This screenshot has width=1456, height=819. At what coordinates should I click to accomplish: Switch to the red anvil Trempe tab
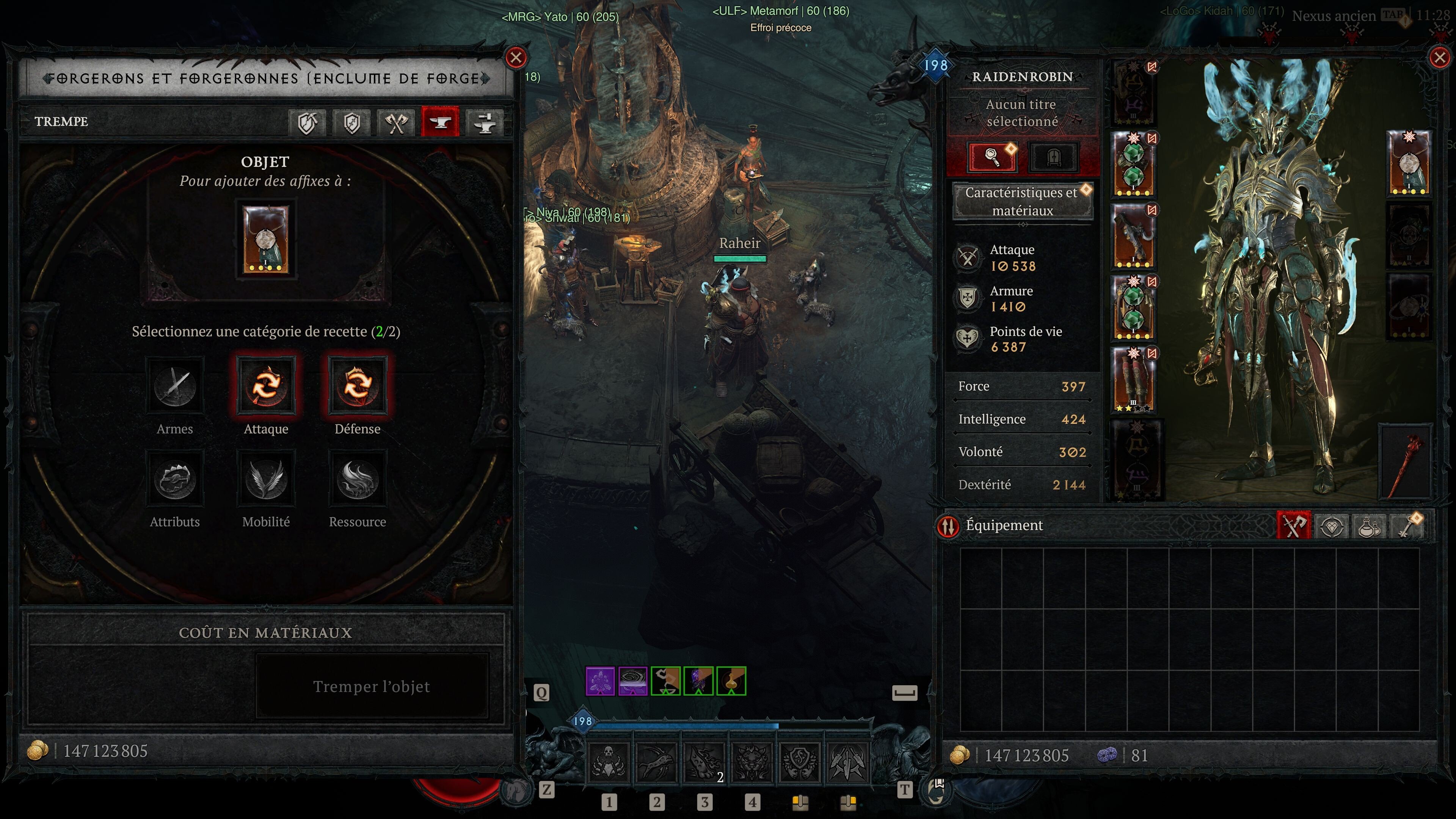coord(440,122)
